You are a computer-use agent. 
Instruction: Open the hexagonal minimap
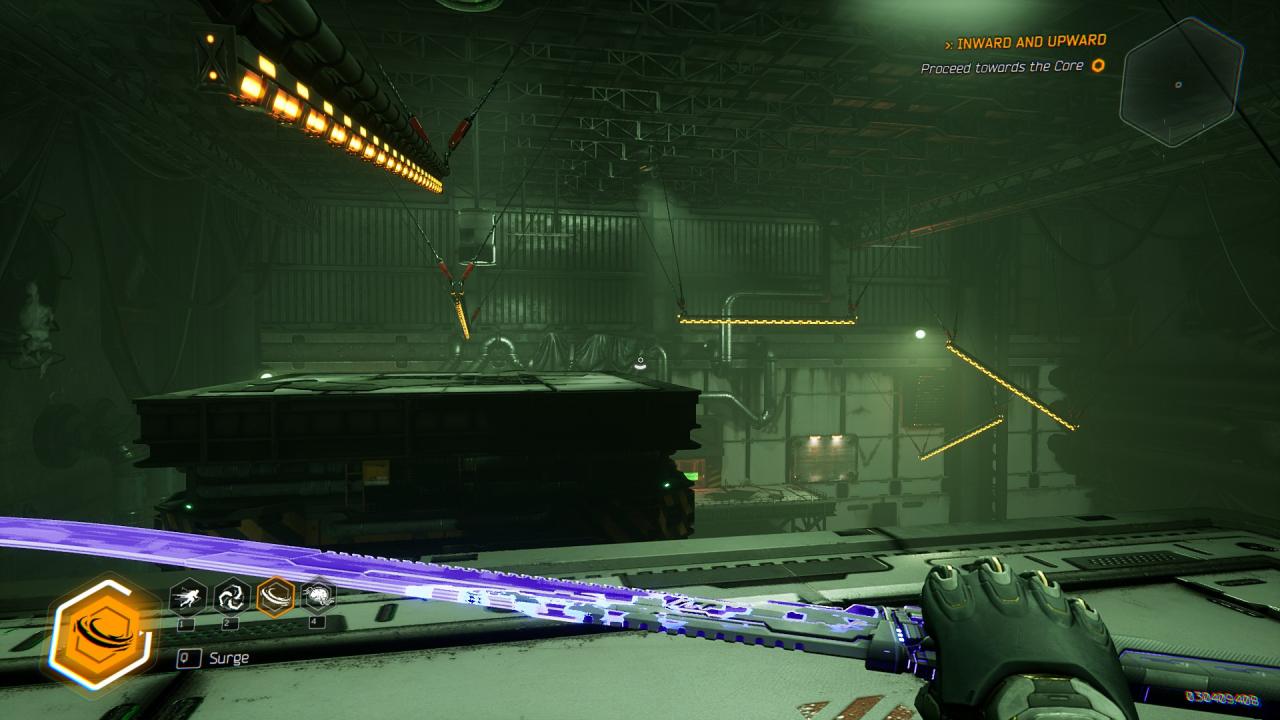click(1180, 83)
